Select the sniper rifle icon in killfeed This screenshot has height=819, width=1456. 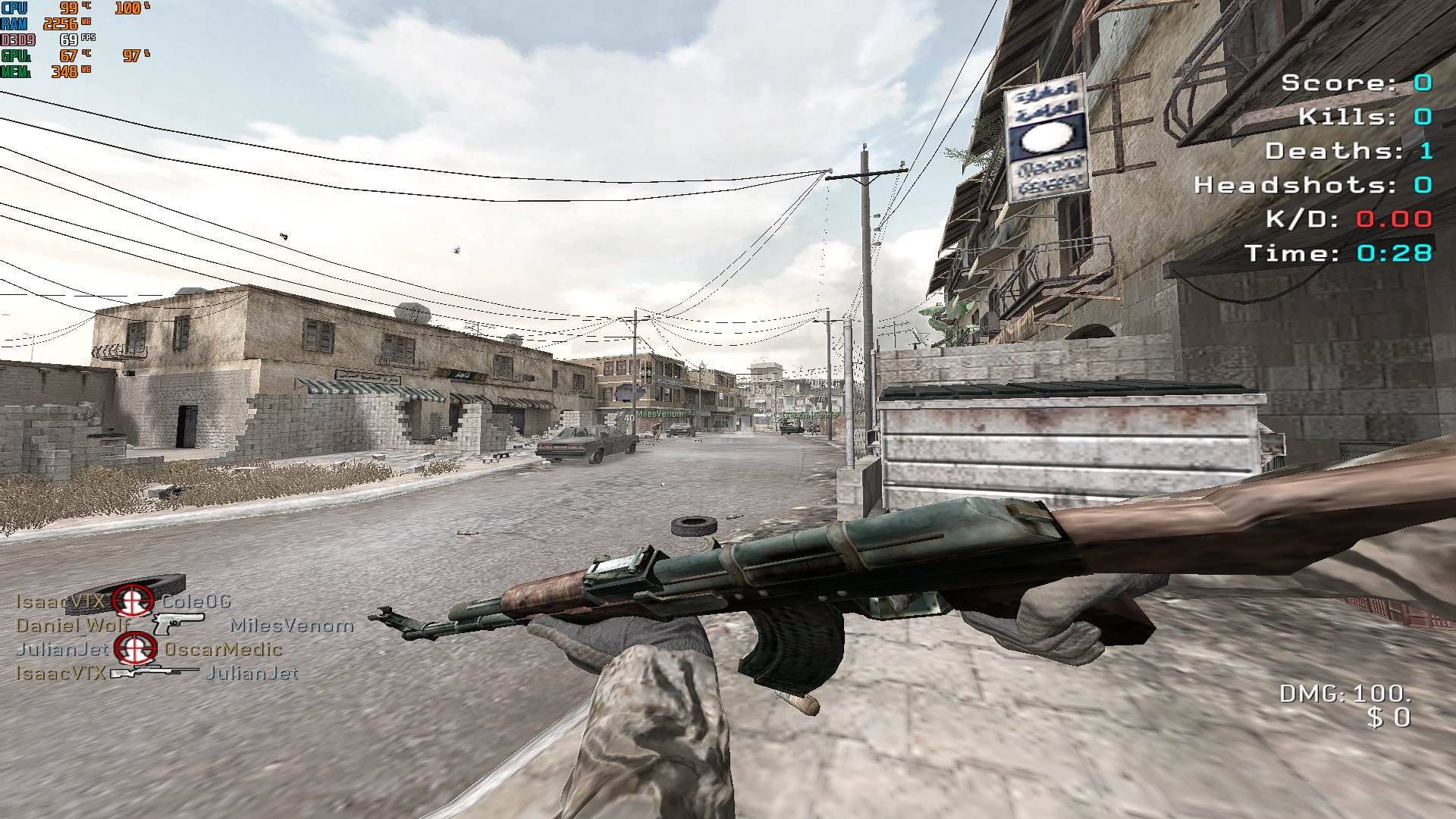tap(155, 673)
